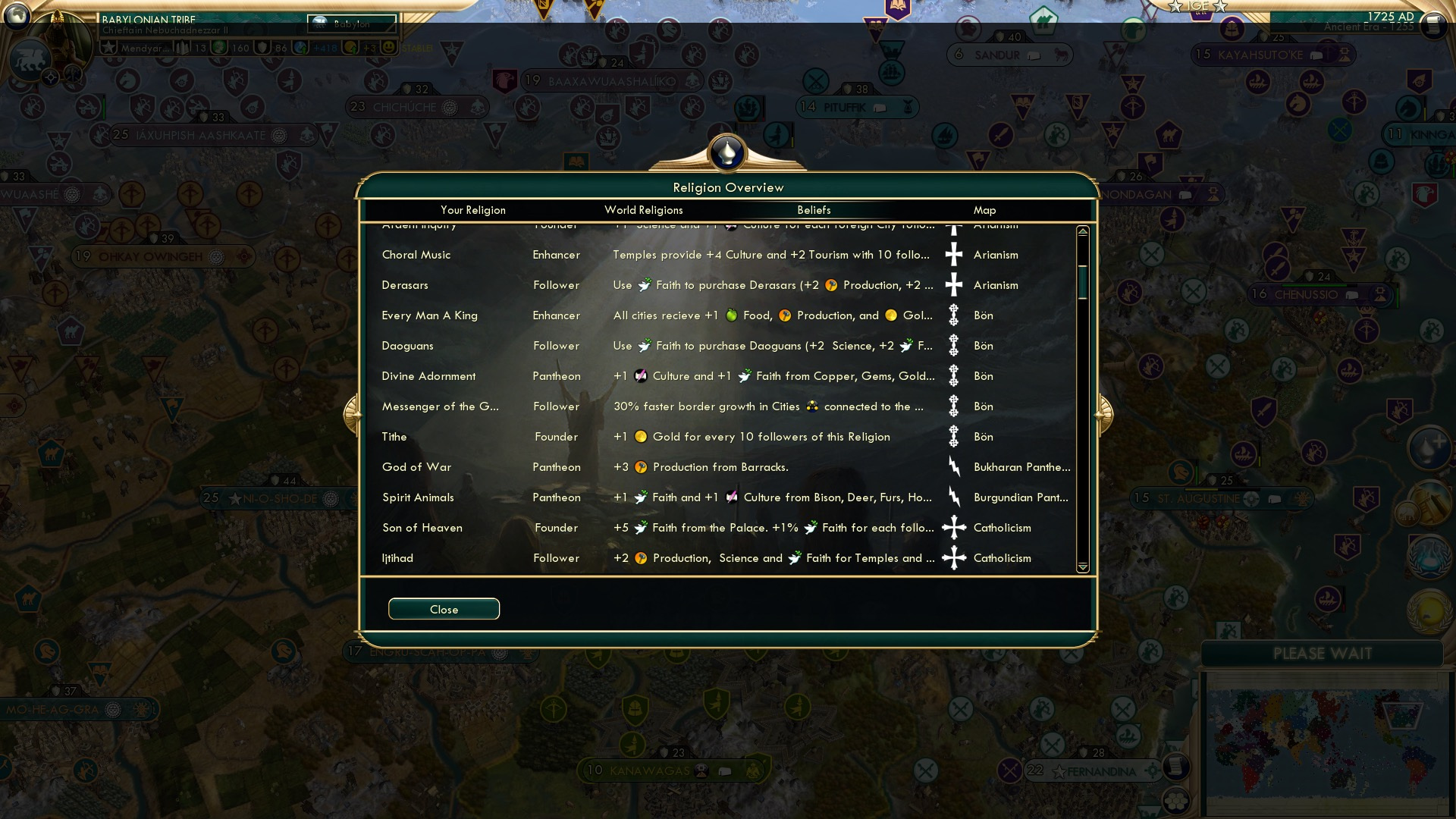Open the Babylon civilization selector at top left

point(351,24)
